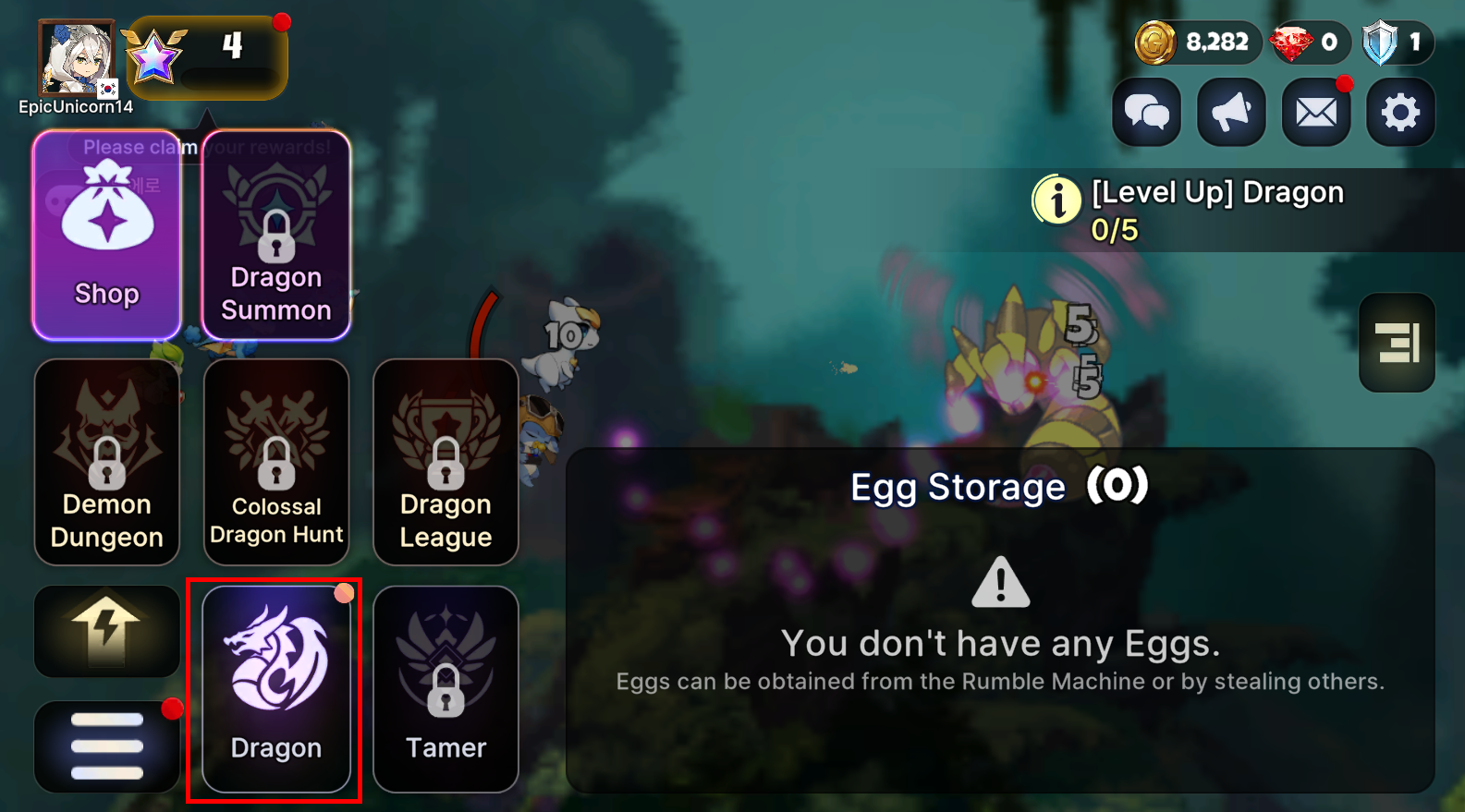
Task: Open the Shop menu
Action: 107,236
